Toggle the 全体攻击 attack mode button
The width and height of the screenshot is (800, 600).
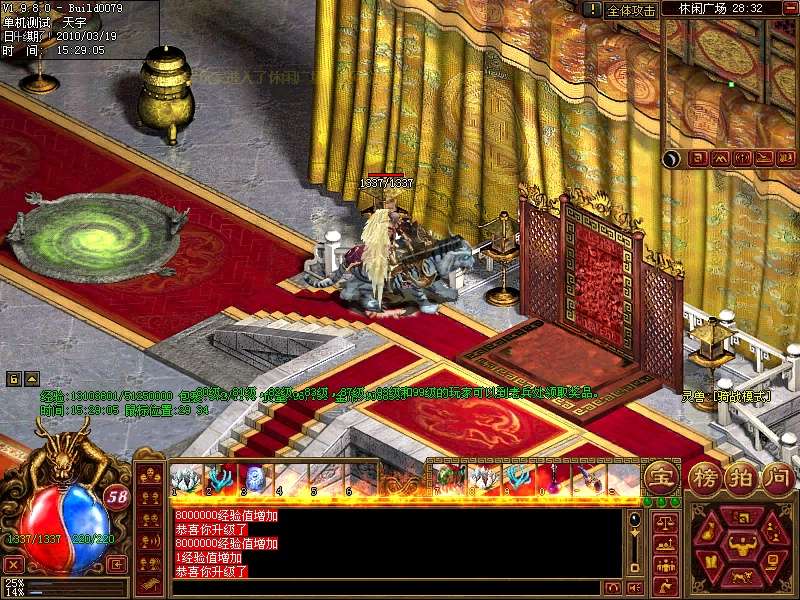(632, 10)
